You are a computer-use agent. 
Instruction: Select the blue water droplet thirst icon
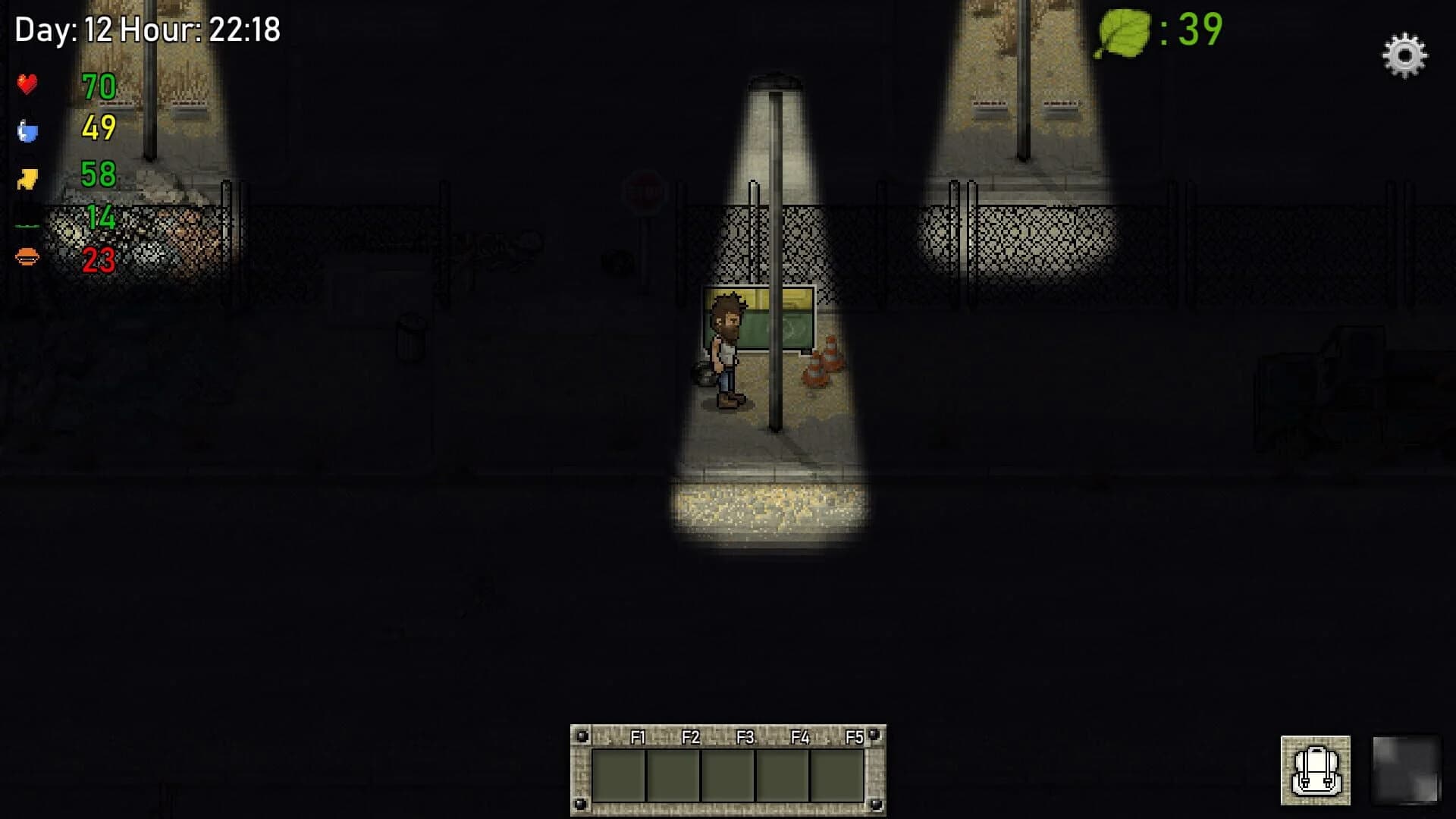click(28, 130)
